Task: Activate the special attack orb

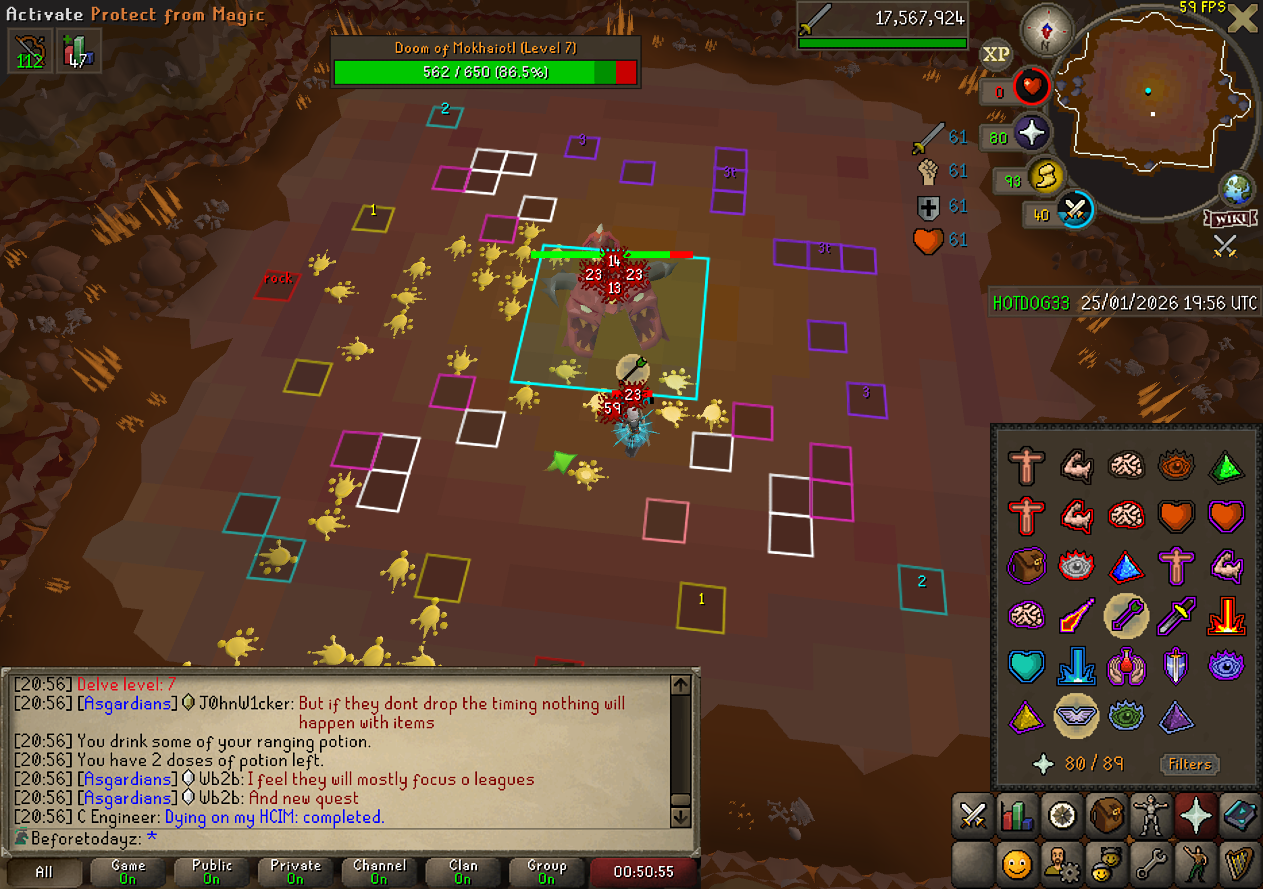Action: (x=1075, y=210)
